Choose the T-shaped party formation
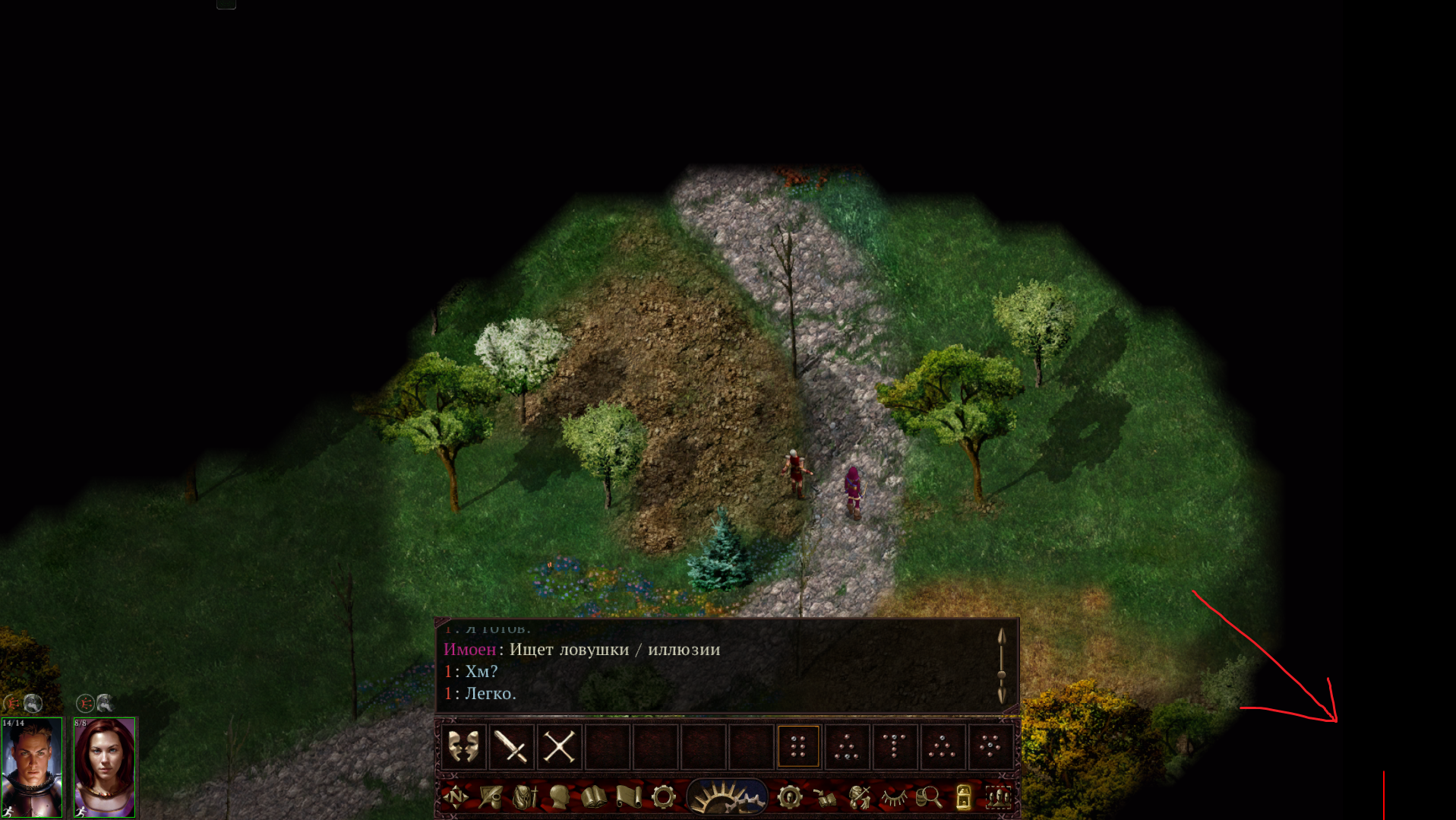The image size is (1456, 820). tap(894, 746)
